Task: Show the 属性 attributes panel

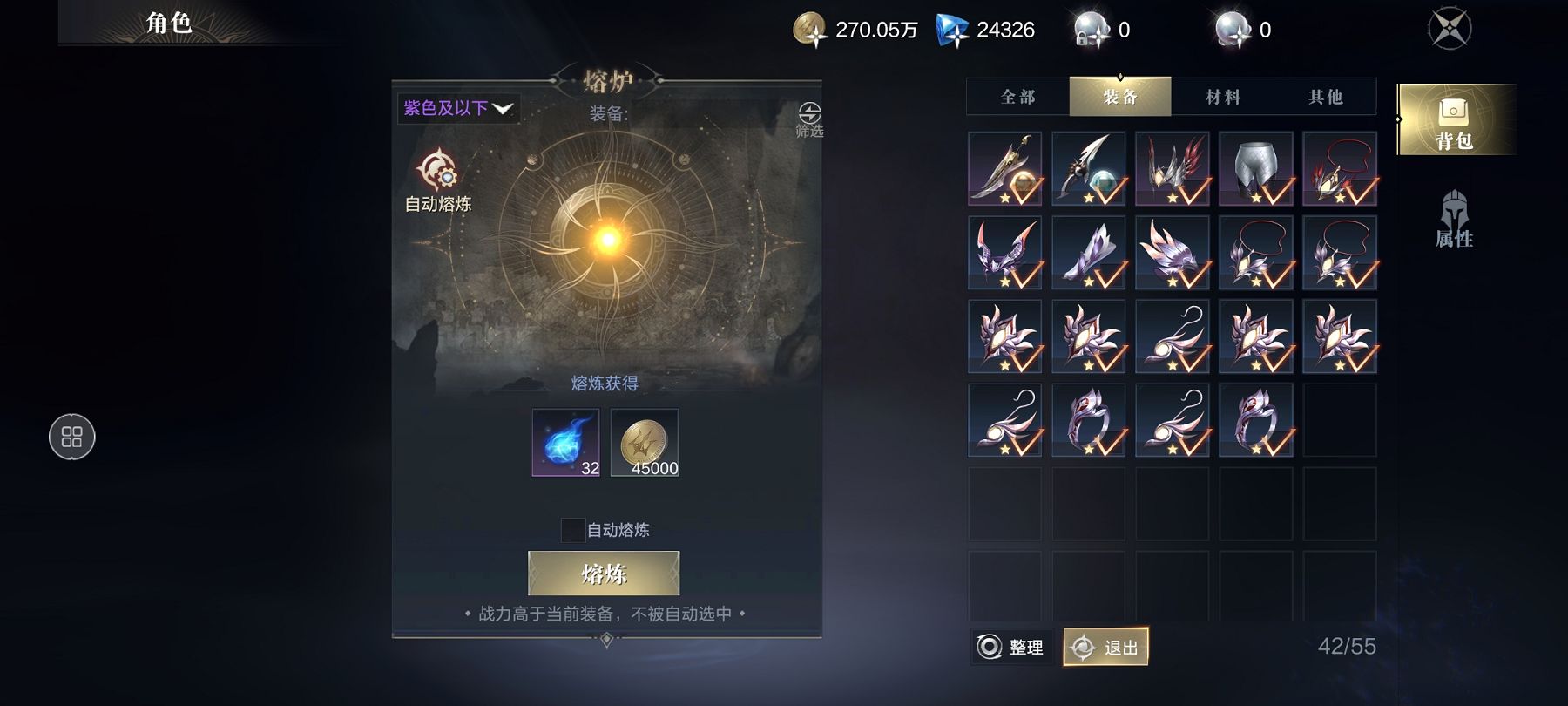Action: pos(1454,220)
